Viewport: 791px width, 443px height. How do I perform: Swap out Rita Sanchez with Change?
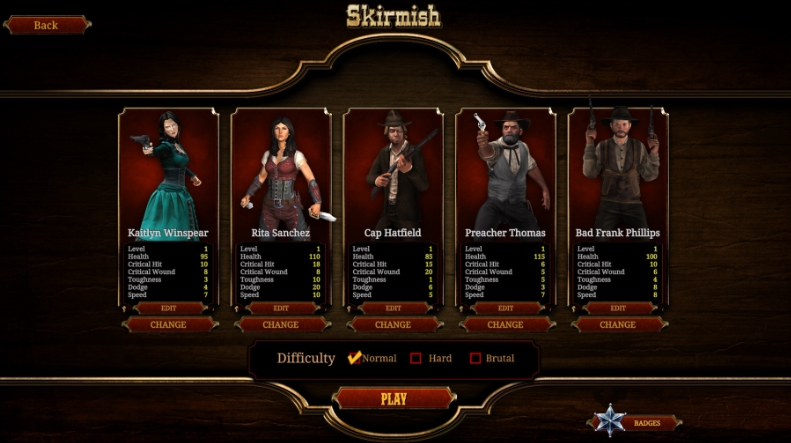[280, 324]
